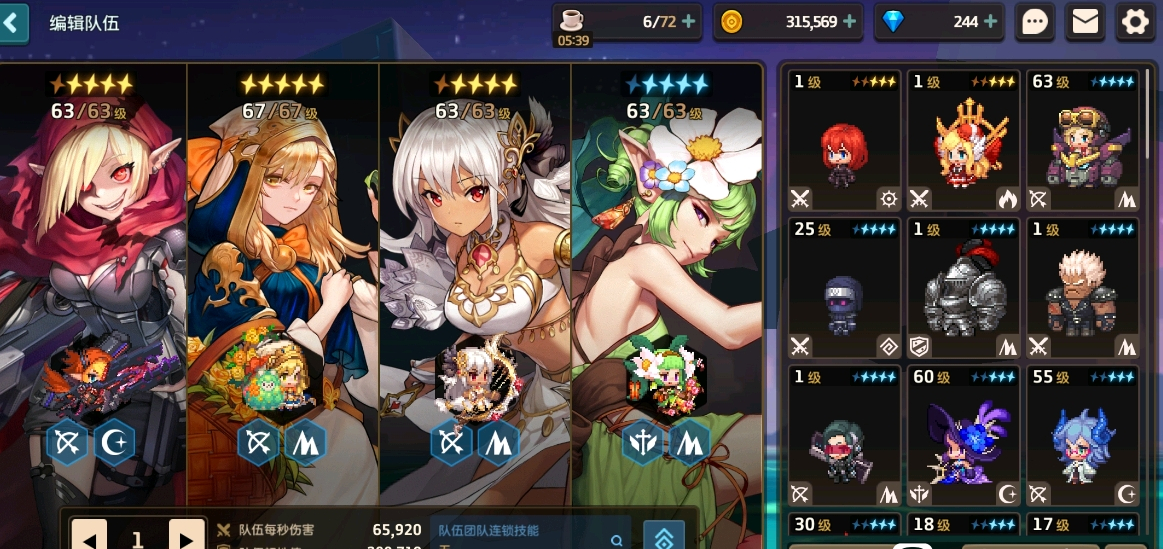
Task: Add gold coins with the plus button
Action: click(x=850, y=21)
